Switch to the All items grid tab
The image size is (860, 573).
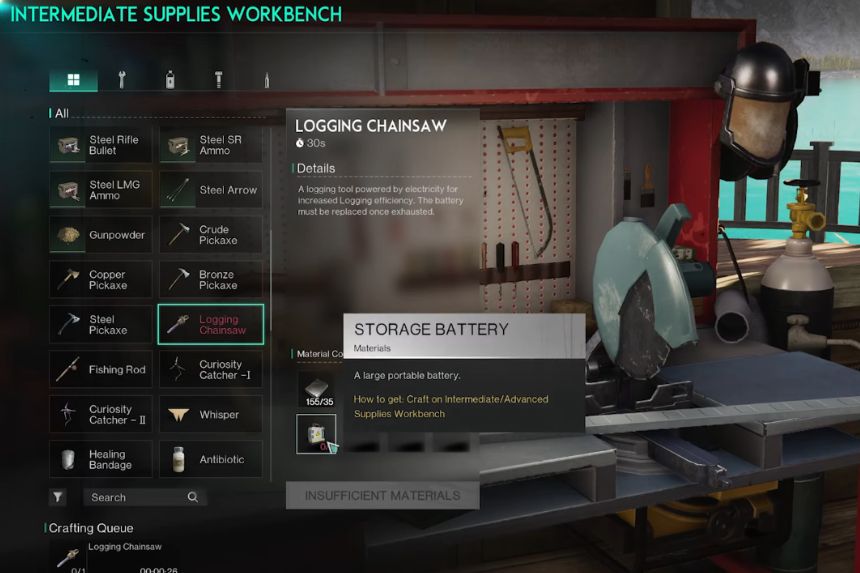pos(73,80)
